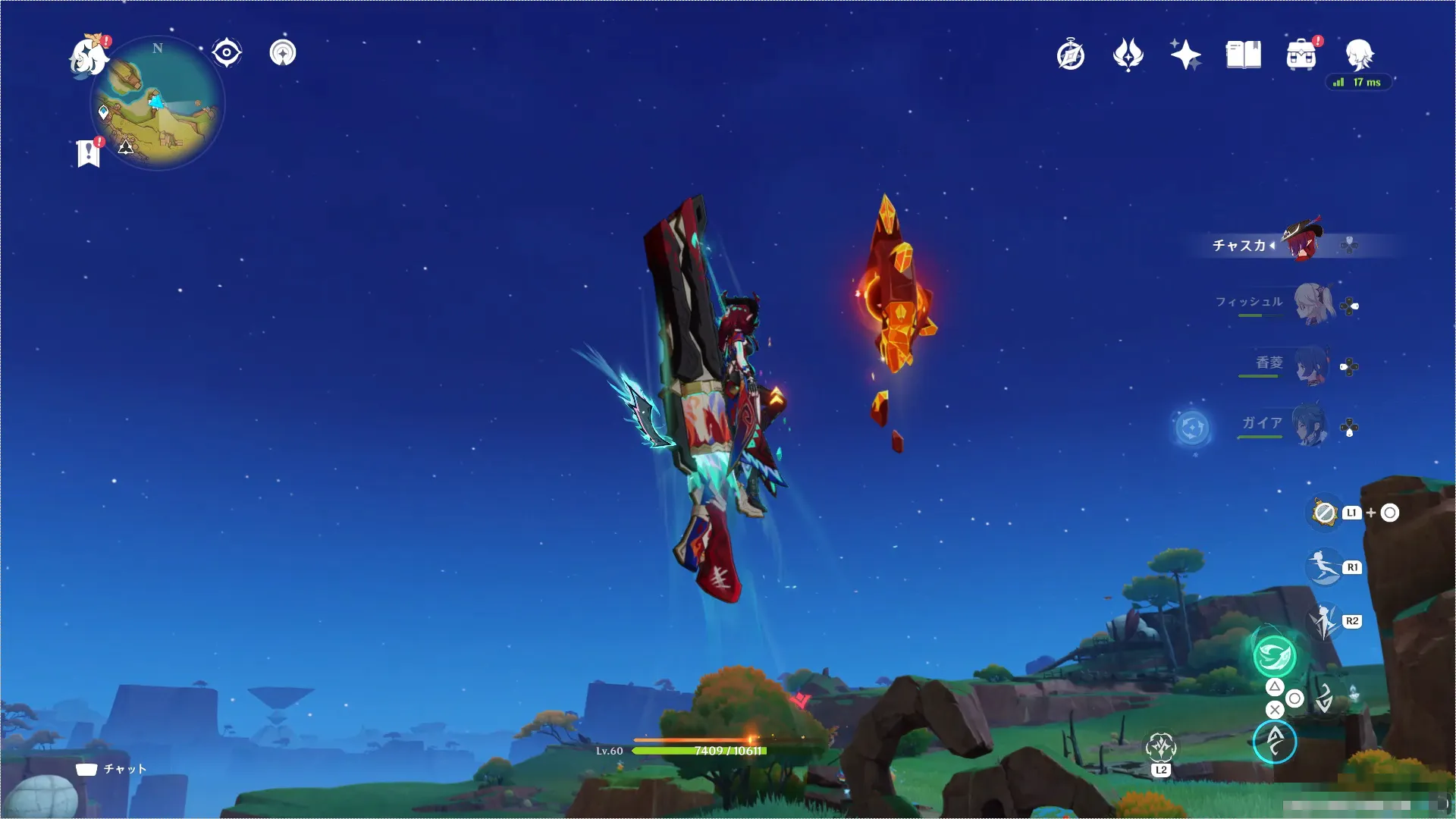Open the compass events icon
Screen dimensions: 1456x819
[x=1070, y=55]
